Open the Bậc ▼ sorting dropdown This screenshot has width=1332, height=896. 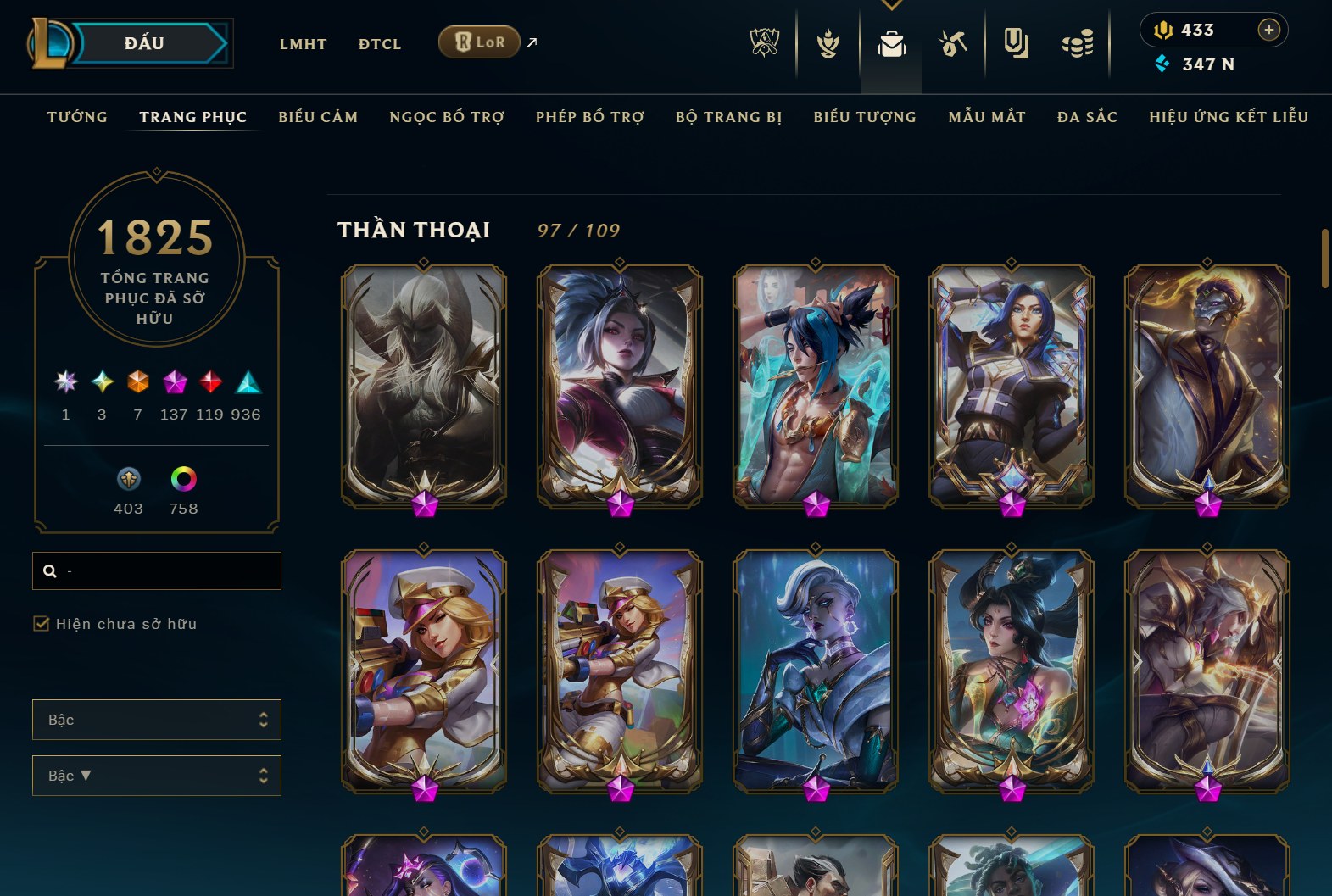157,776
